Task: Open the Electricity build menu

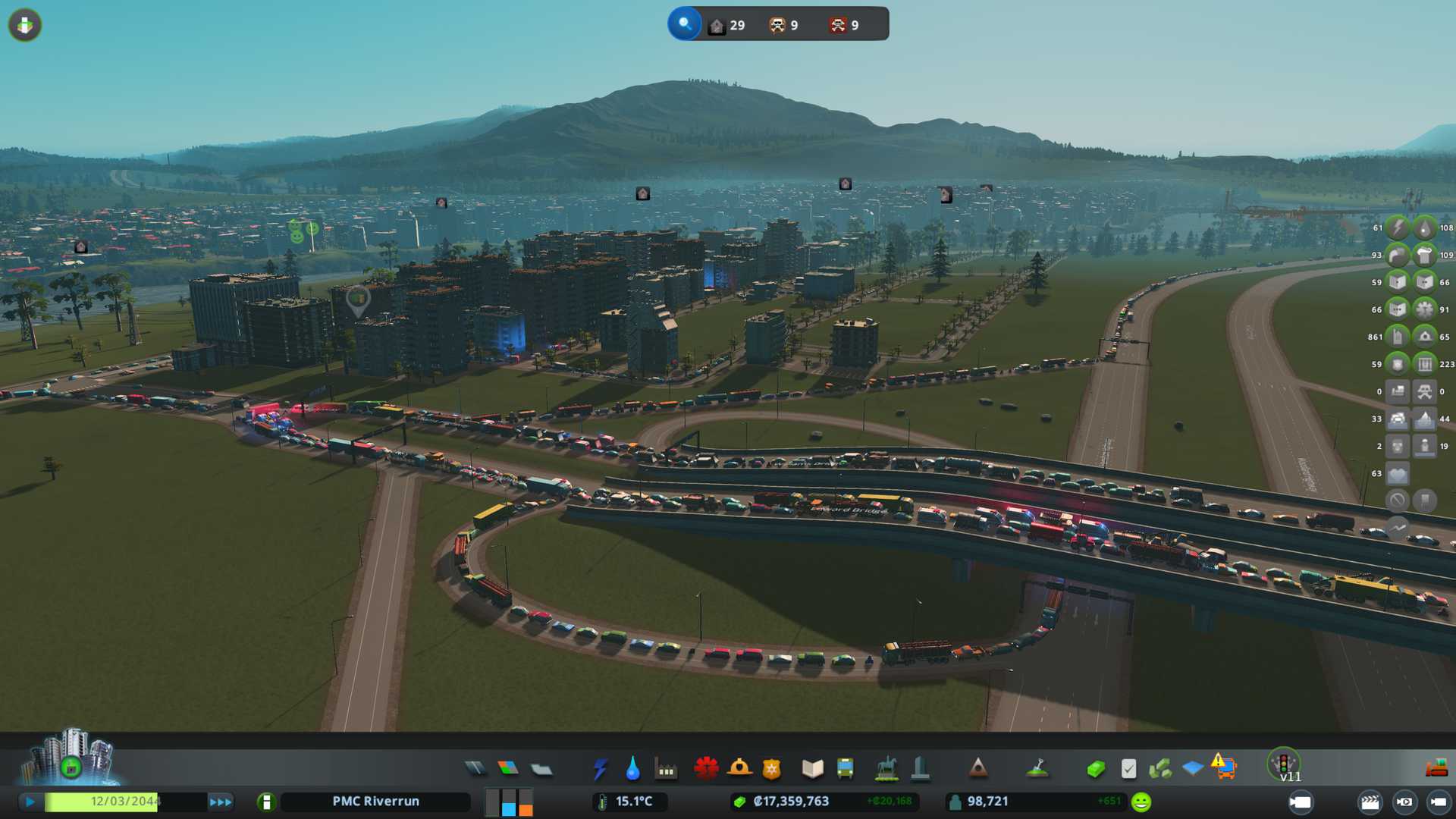Action: click(x=601, y=769)
